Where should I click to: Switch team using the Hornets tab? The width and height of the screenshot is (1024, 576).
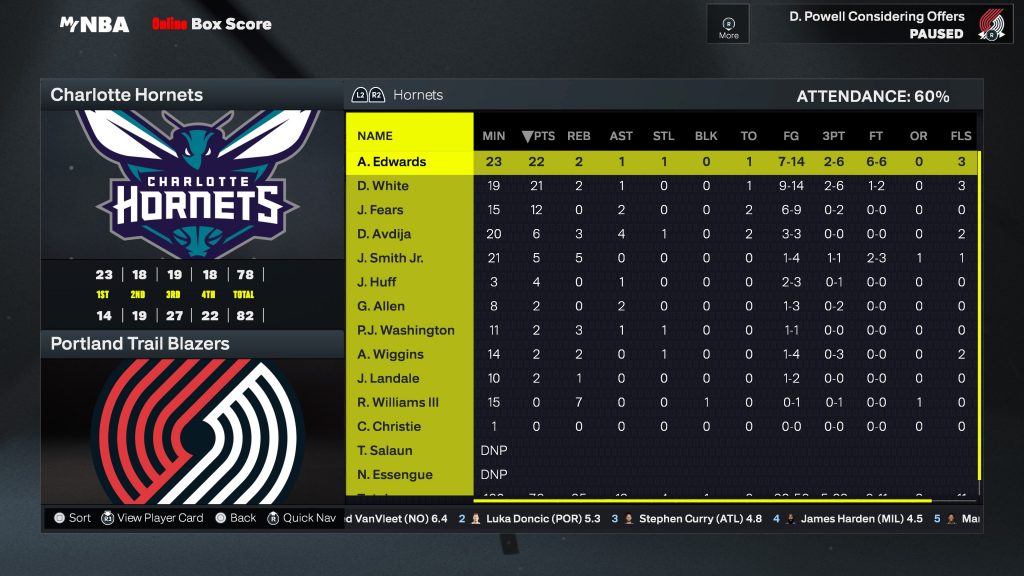pyautogui.click(x=418, y=95)
